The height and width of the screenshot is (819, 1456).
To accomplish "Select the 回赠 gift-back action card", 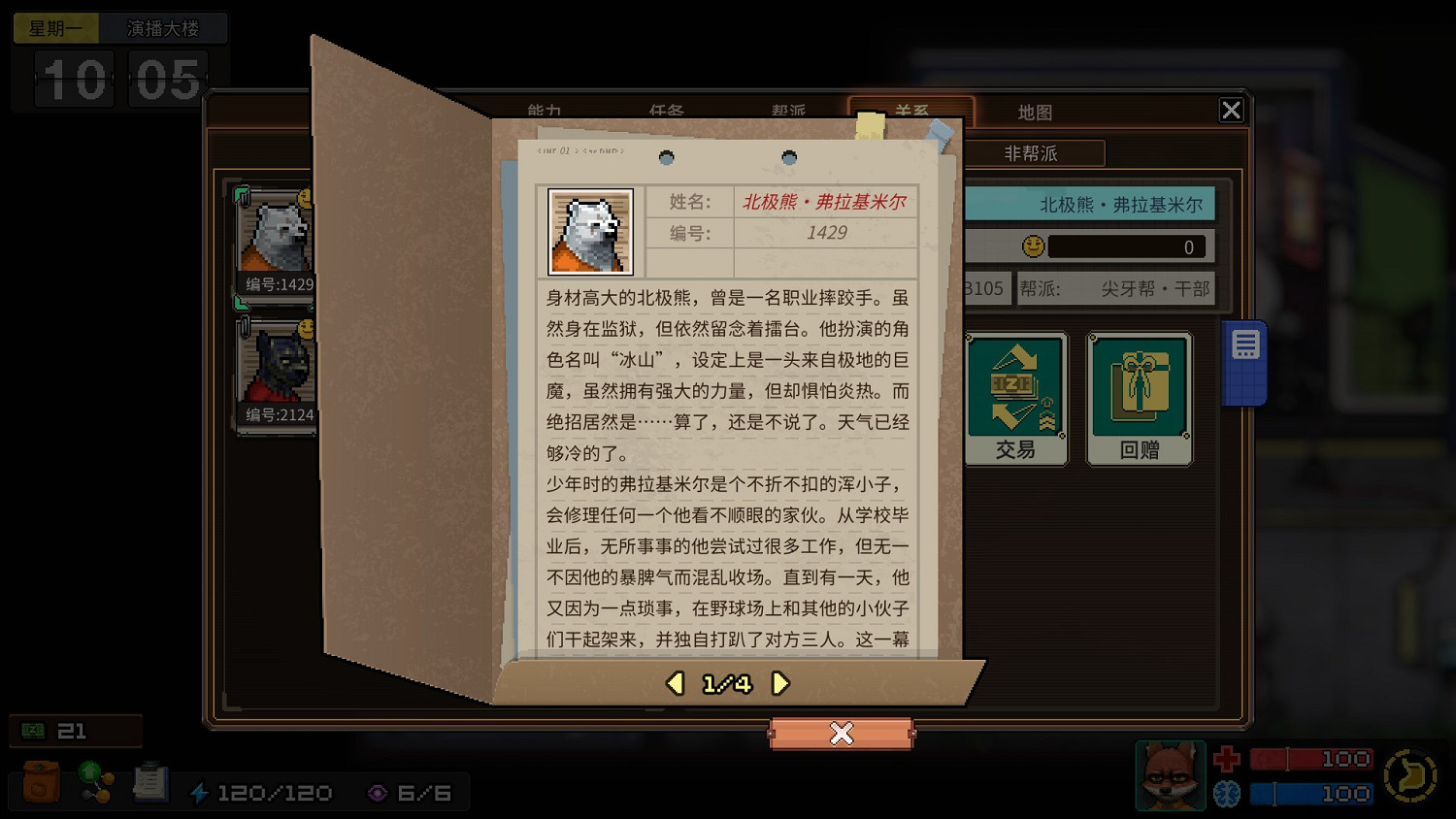I will (1139, 396).
